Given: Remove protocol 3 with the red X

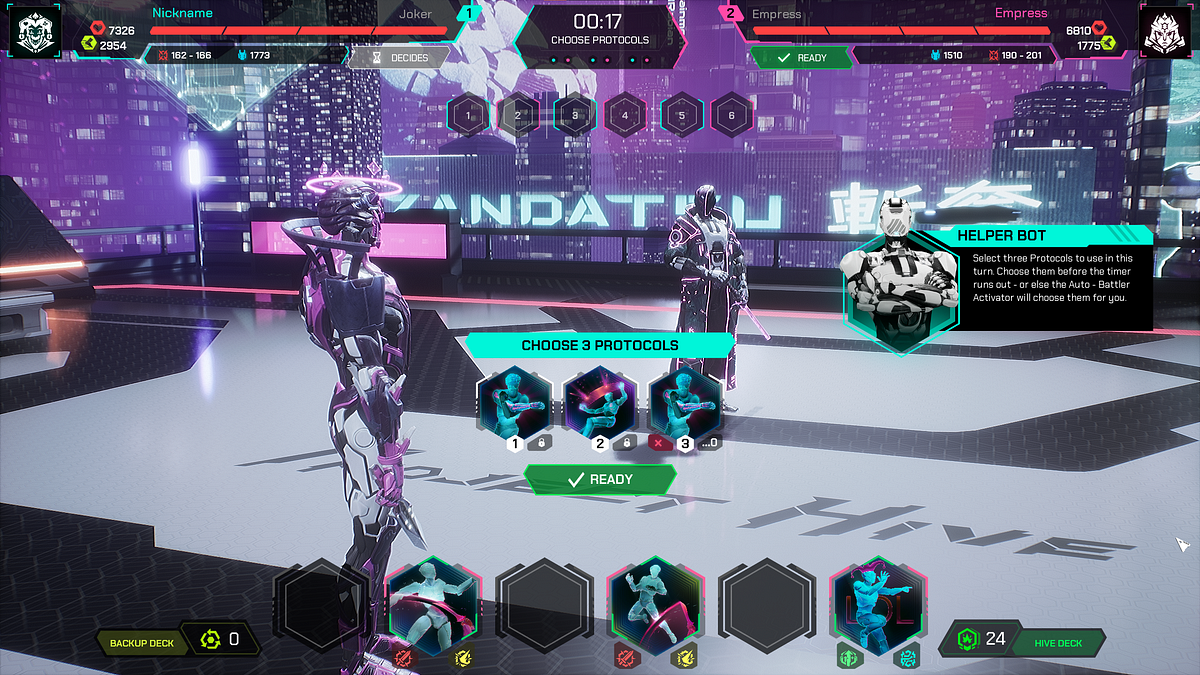Looking at the screenshot, I should 659,442.
